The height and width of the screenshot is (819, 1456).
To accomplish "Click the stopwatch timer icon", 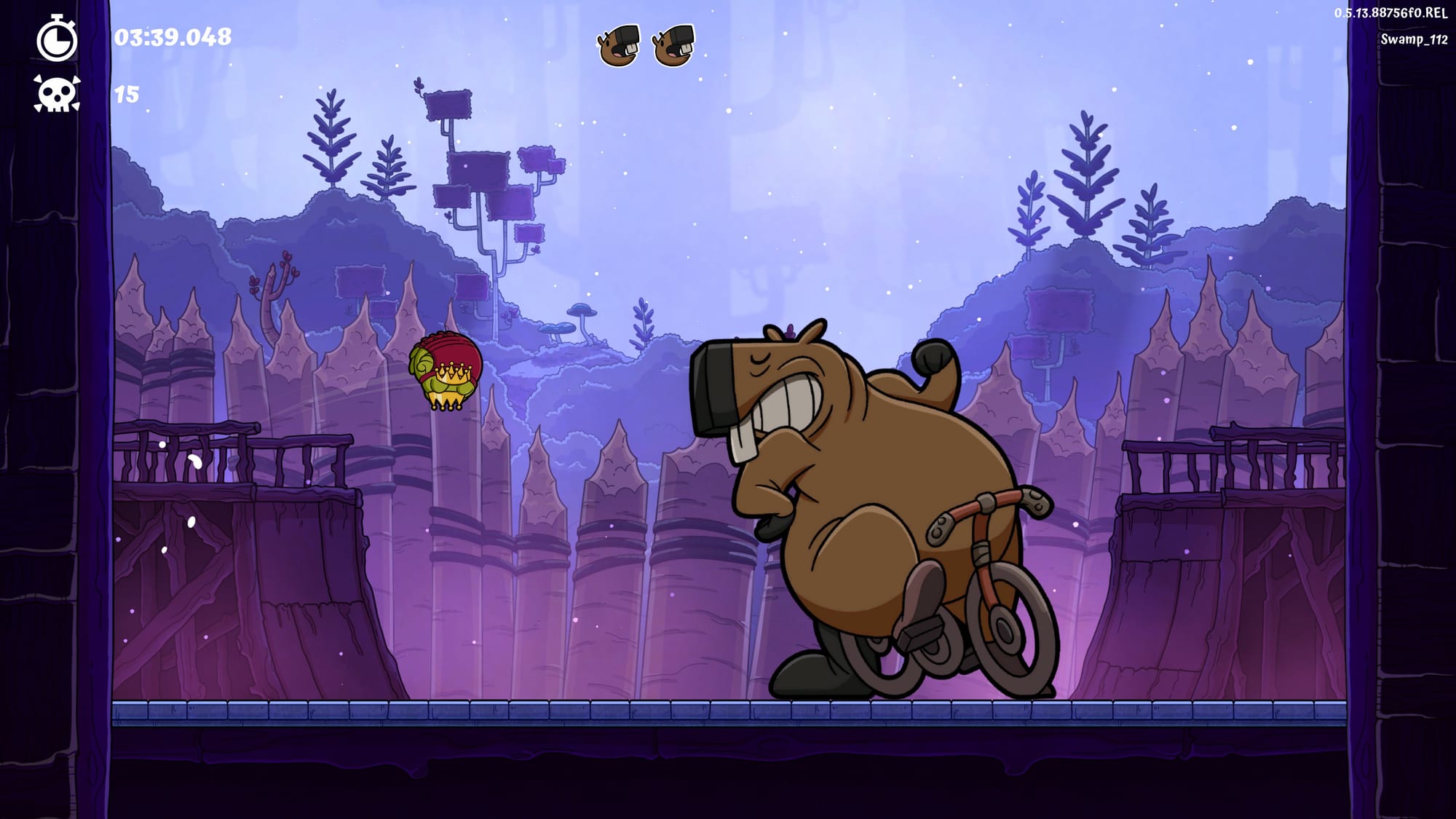I will [x=57, y=38].
